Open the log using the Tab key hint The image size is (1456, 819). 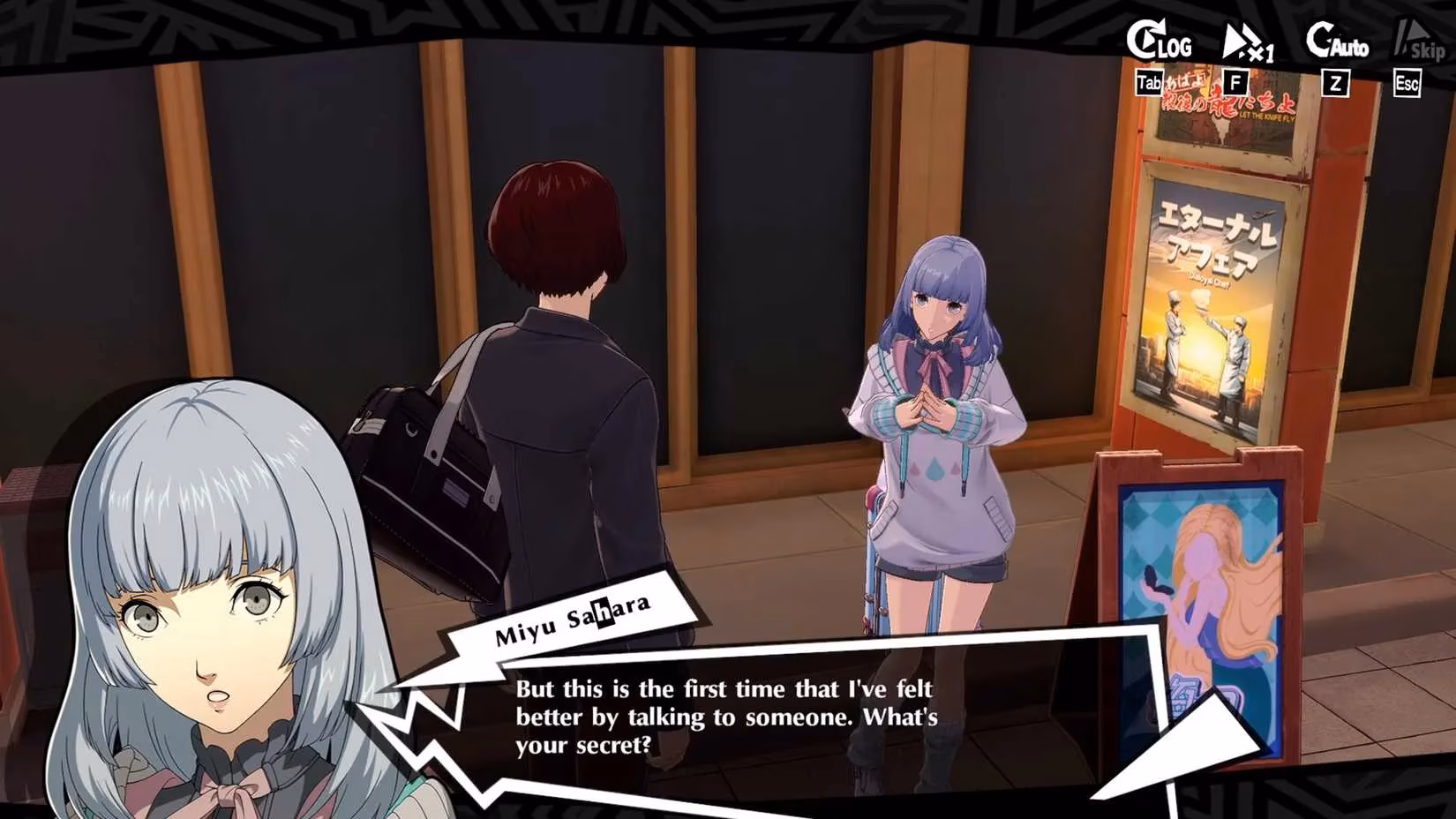click(x=1150, y=81)
